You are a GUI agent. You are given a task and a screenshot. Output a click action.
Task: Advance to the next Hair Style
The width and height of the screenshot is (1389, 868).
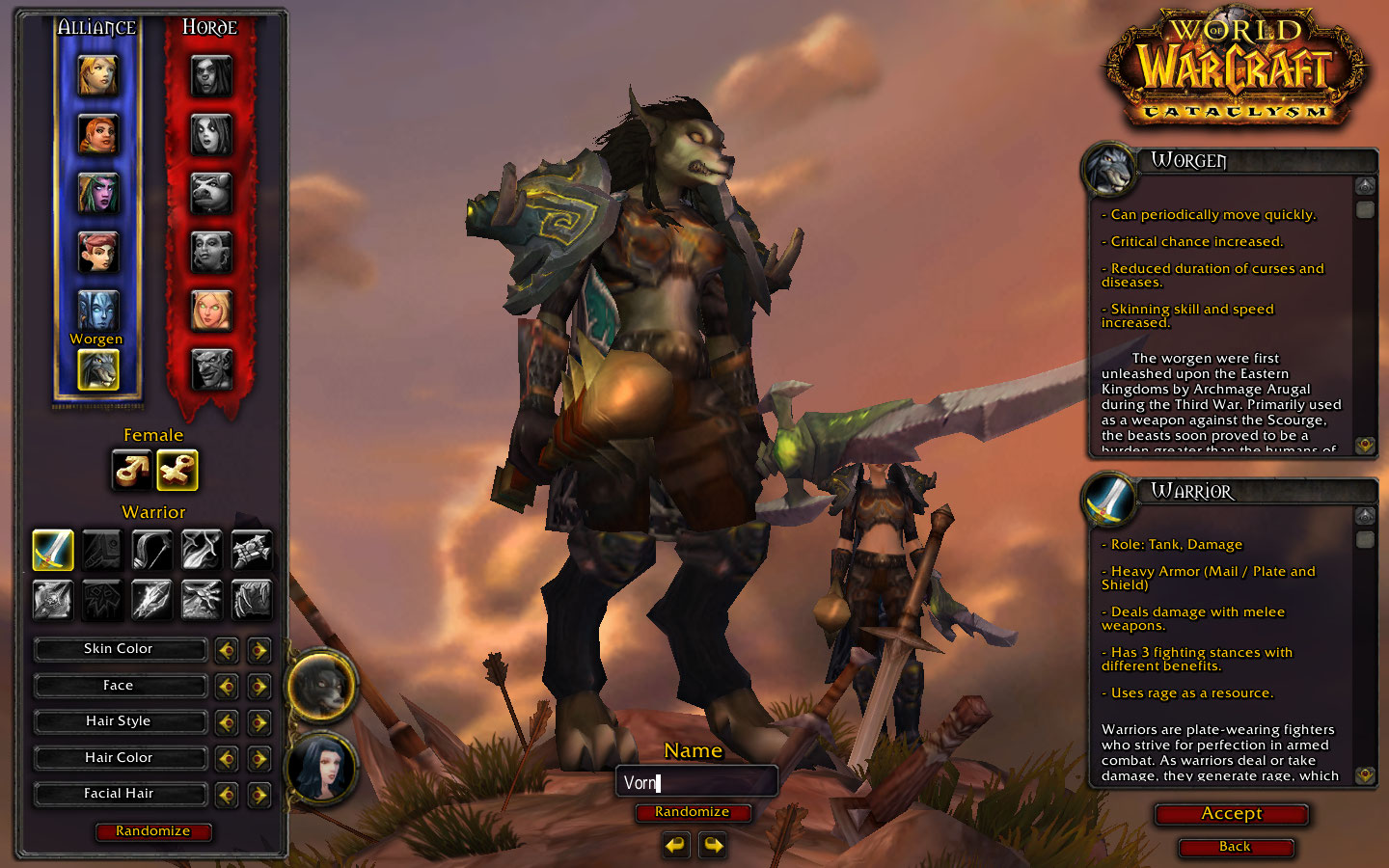259,722
